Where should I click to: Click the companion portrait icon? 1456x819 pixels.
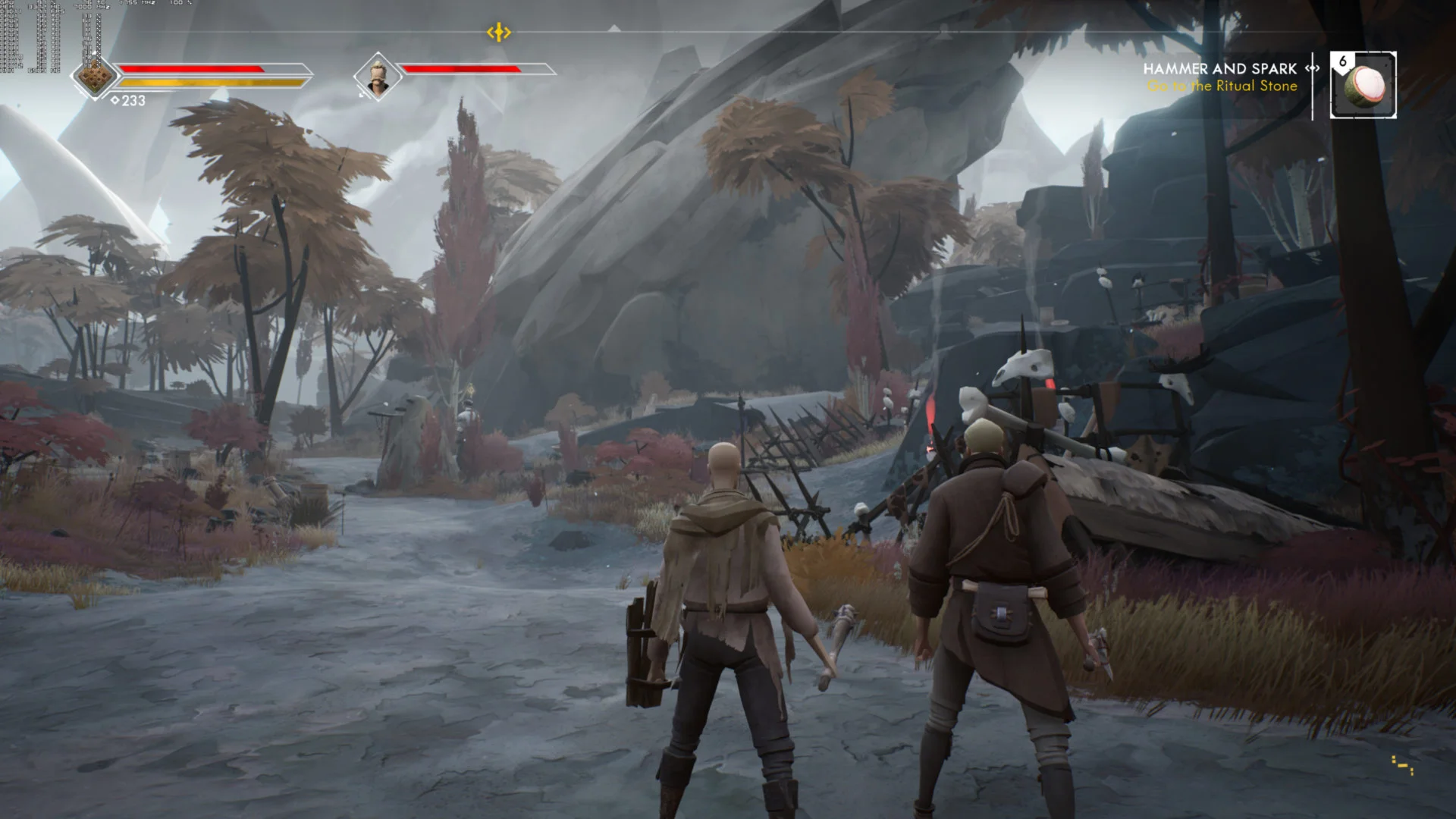pos(377,77)
